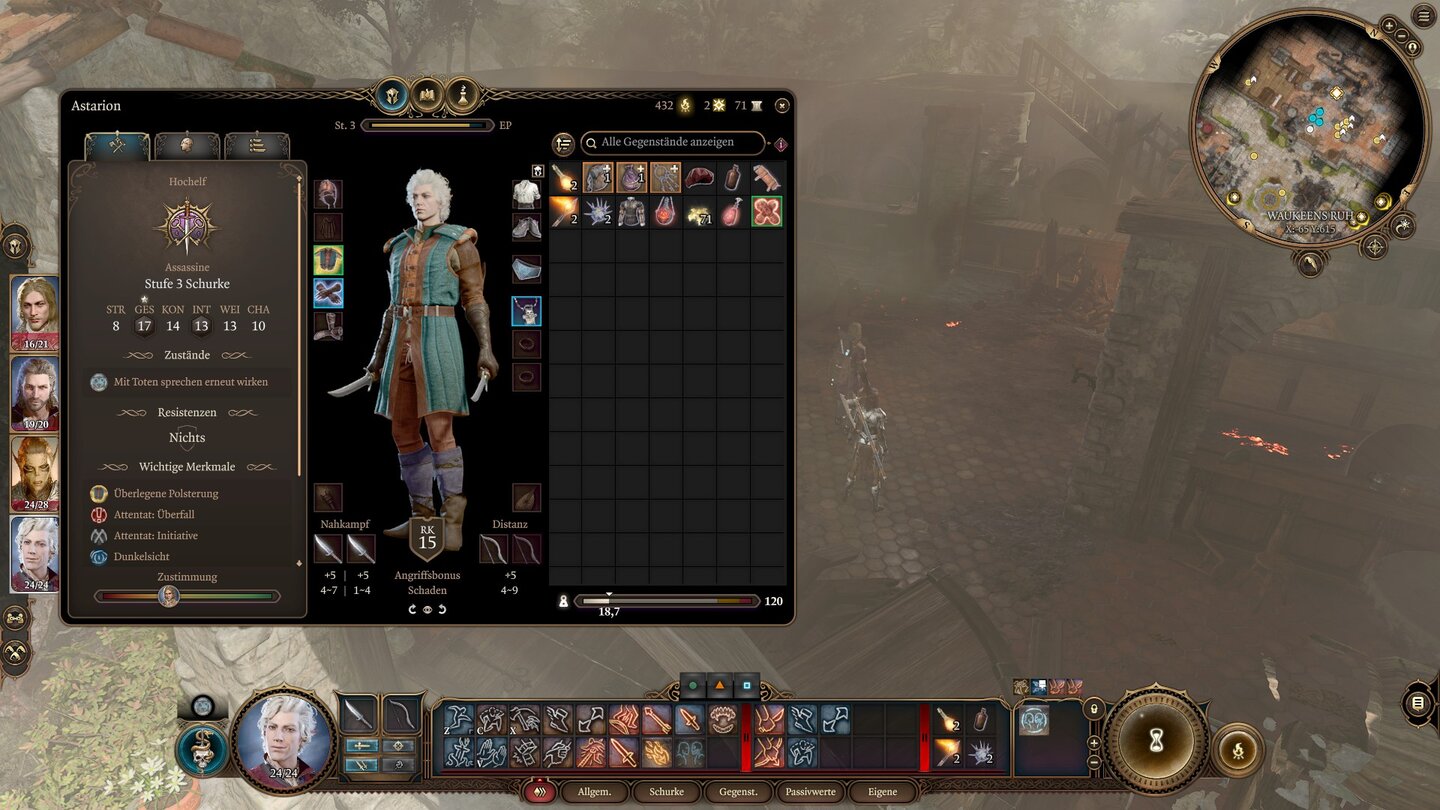Pick the red beret hat item
The height and width of the screenshot is (810, 1440).
pyautogui.click(x=699, y=178)
